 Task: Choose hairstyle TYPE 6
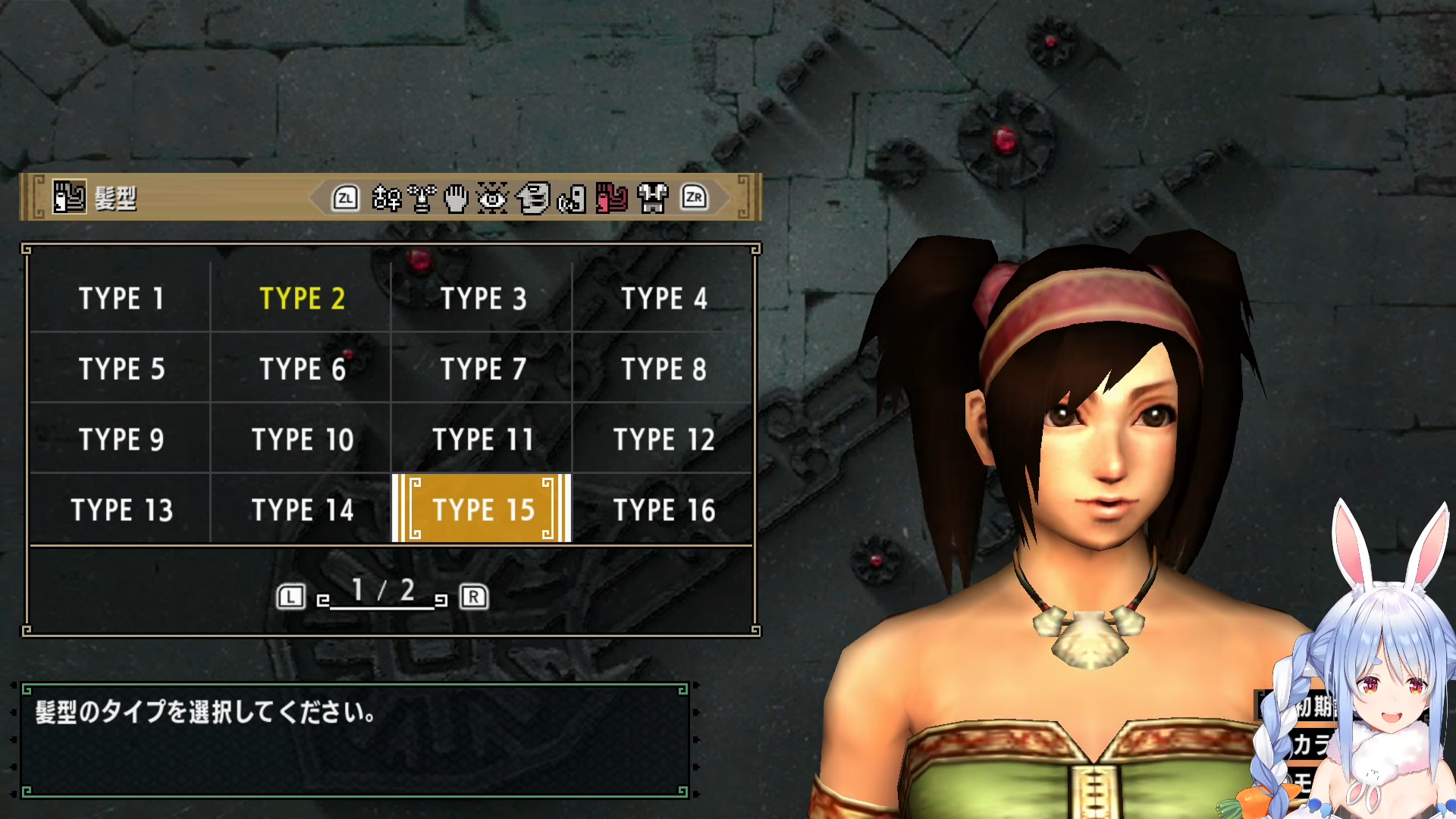[302, 369]
